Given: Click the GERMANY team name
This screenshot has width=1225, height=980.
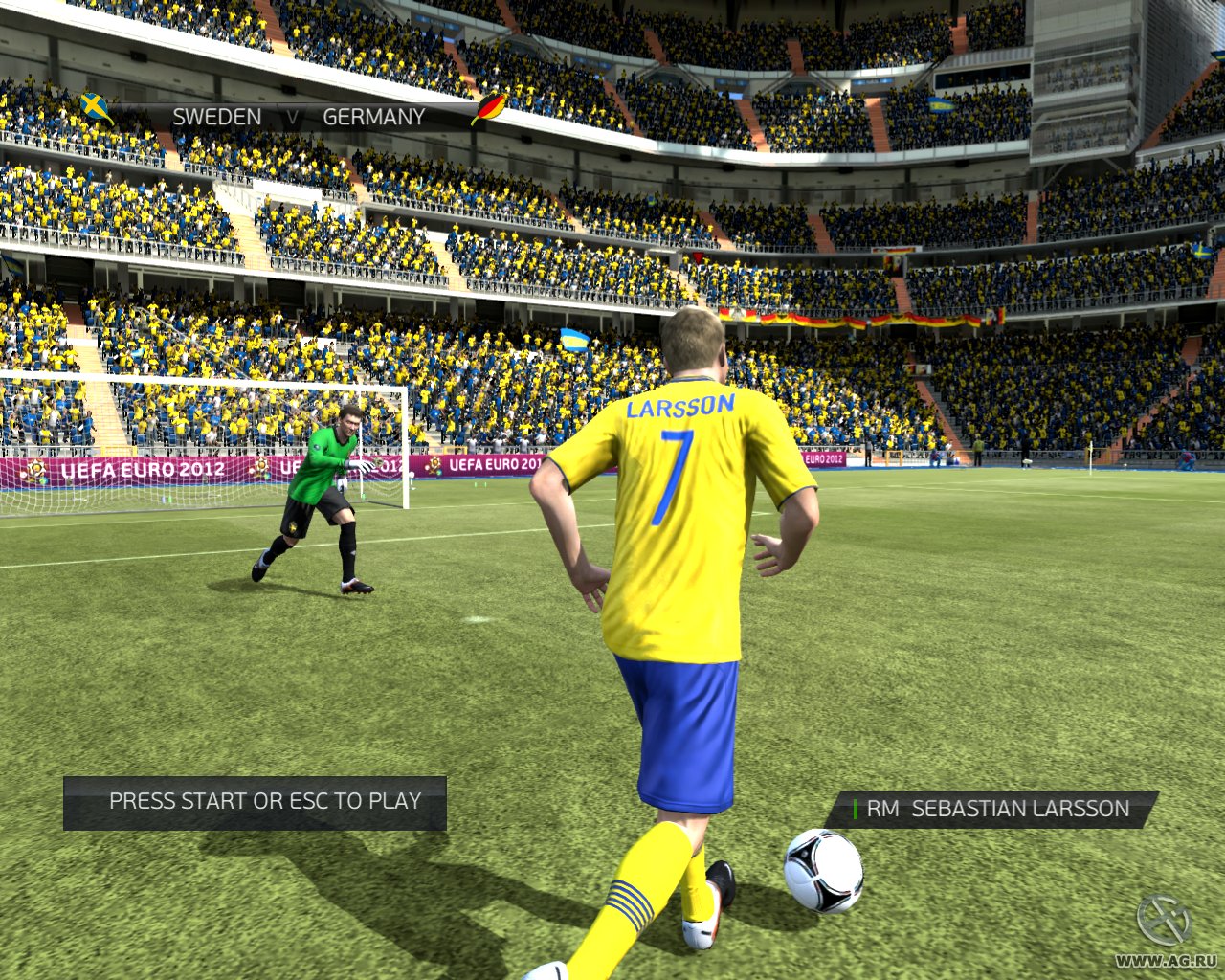Looking at the screenshot, I should (376, 116).
